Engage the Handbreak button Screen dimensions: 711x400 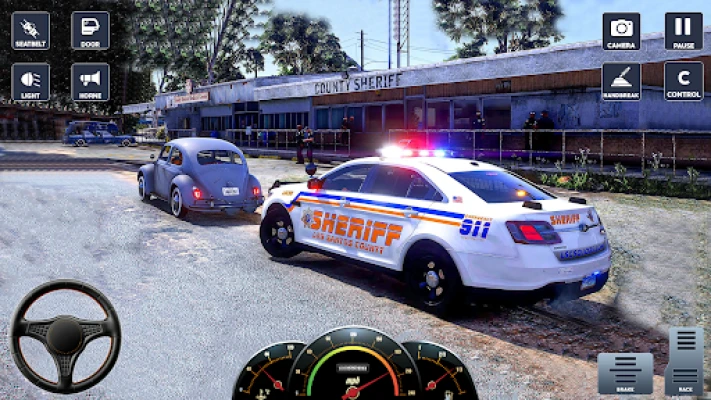coord(621,82)
